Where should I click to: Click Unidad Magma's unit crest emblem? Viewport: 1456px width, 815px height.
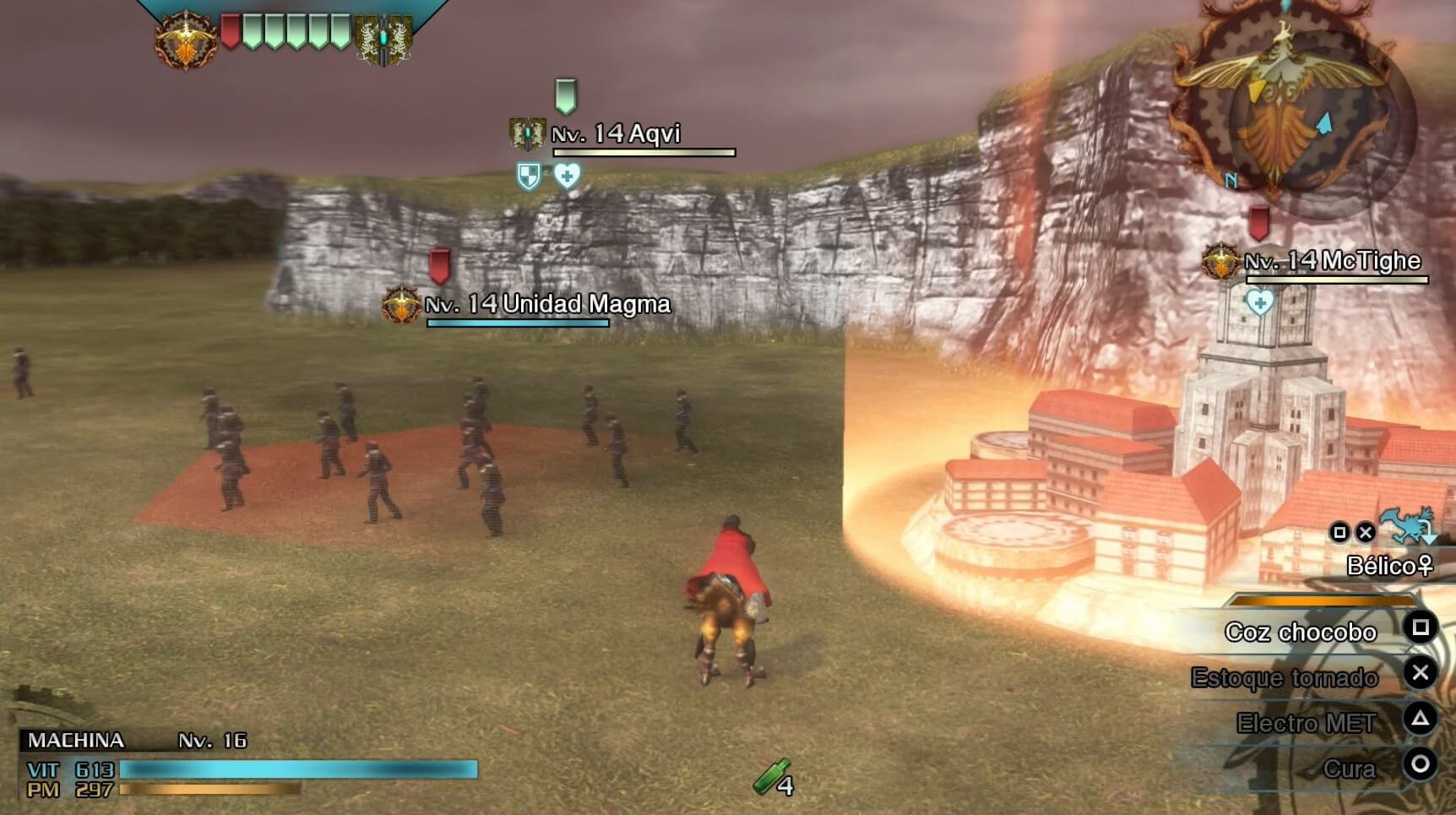(x=399, y=304)
